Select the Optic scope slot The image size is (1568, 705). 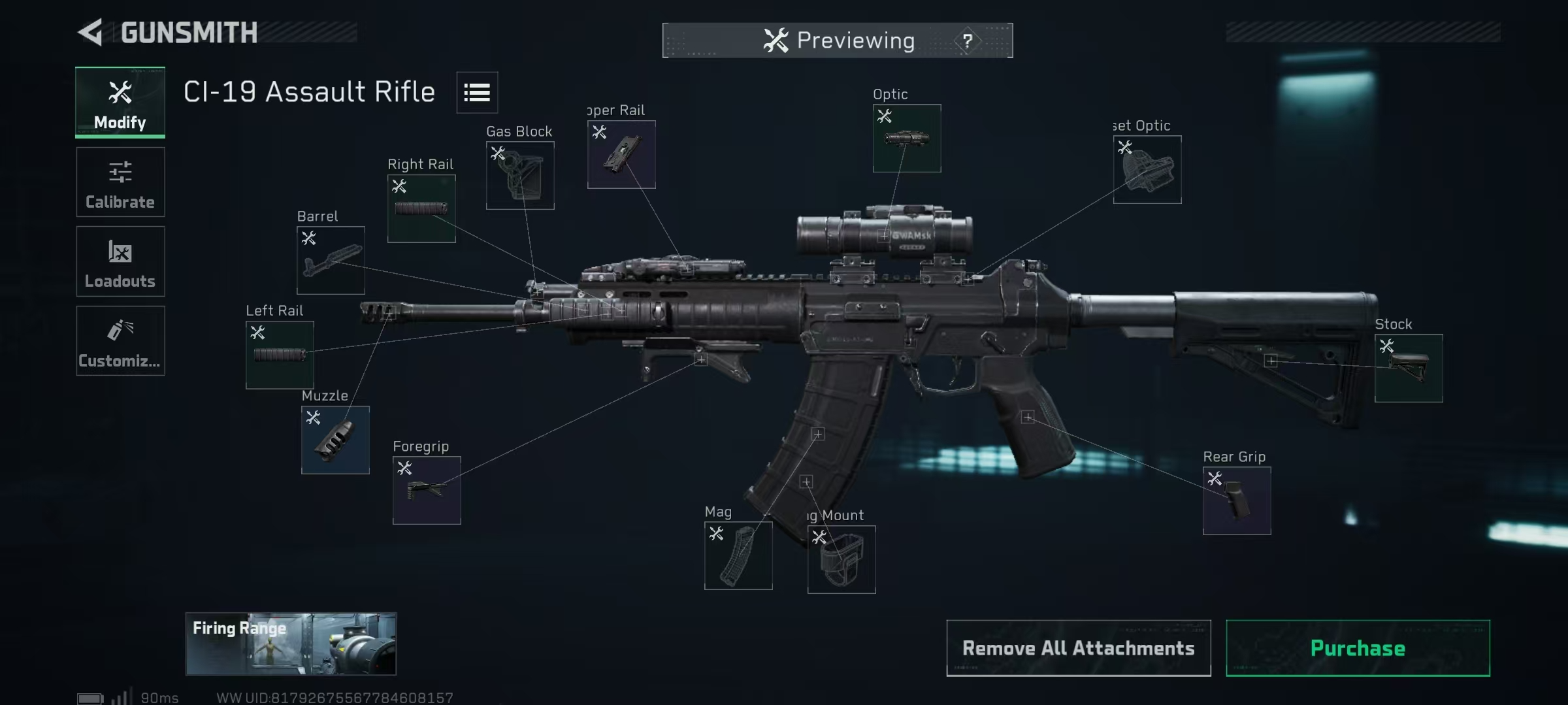907,138
